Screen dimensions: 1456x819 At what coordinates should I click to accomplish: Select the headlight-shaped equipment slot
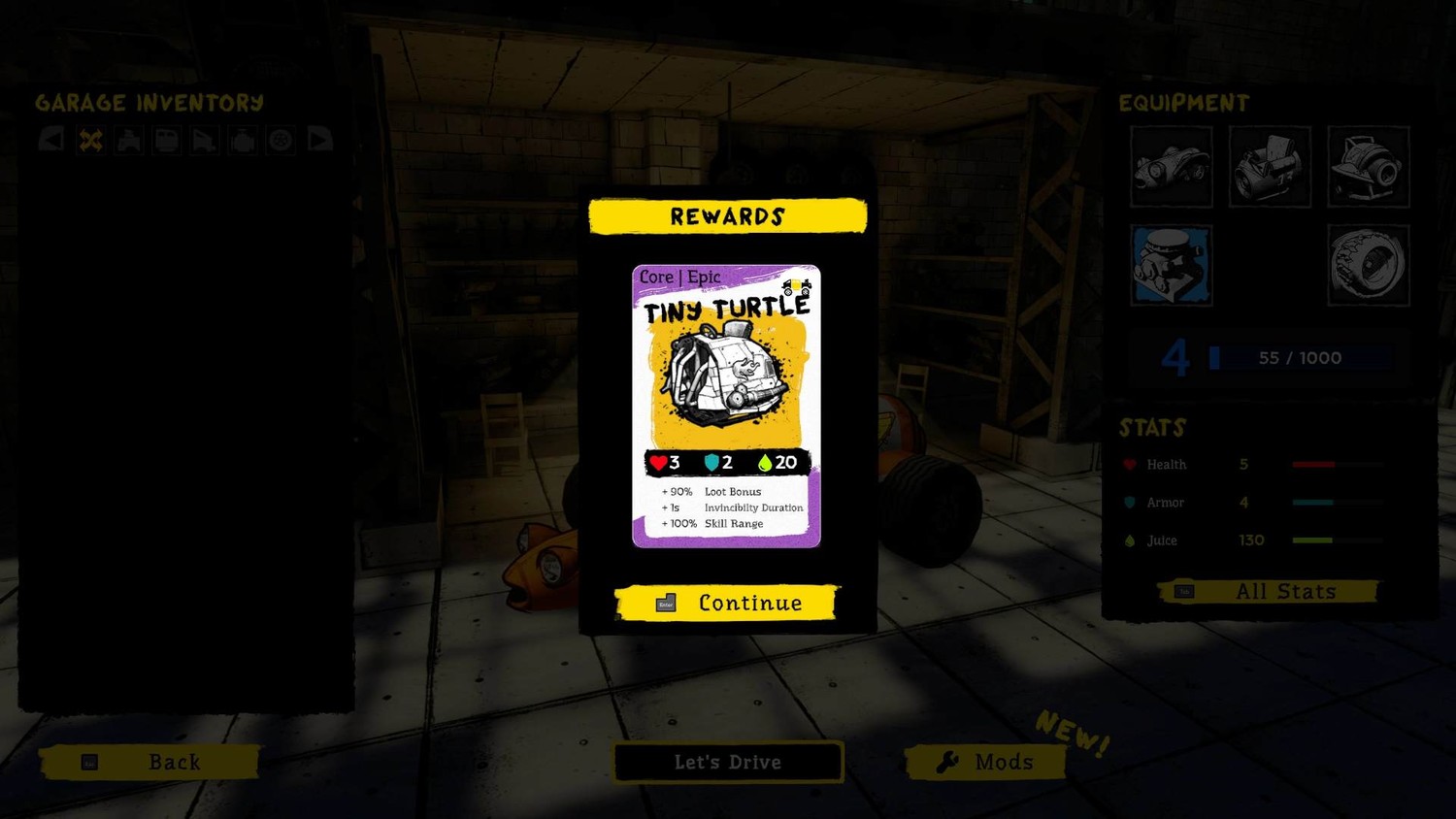1369,167
